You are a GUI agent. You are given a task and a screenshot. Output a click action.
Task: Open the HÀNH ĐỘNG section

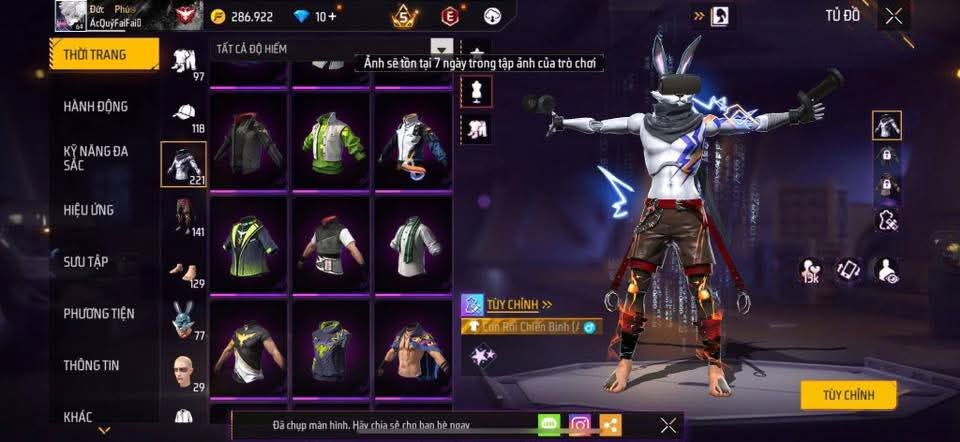click(95, 107)
